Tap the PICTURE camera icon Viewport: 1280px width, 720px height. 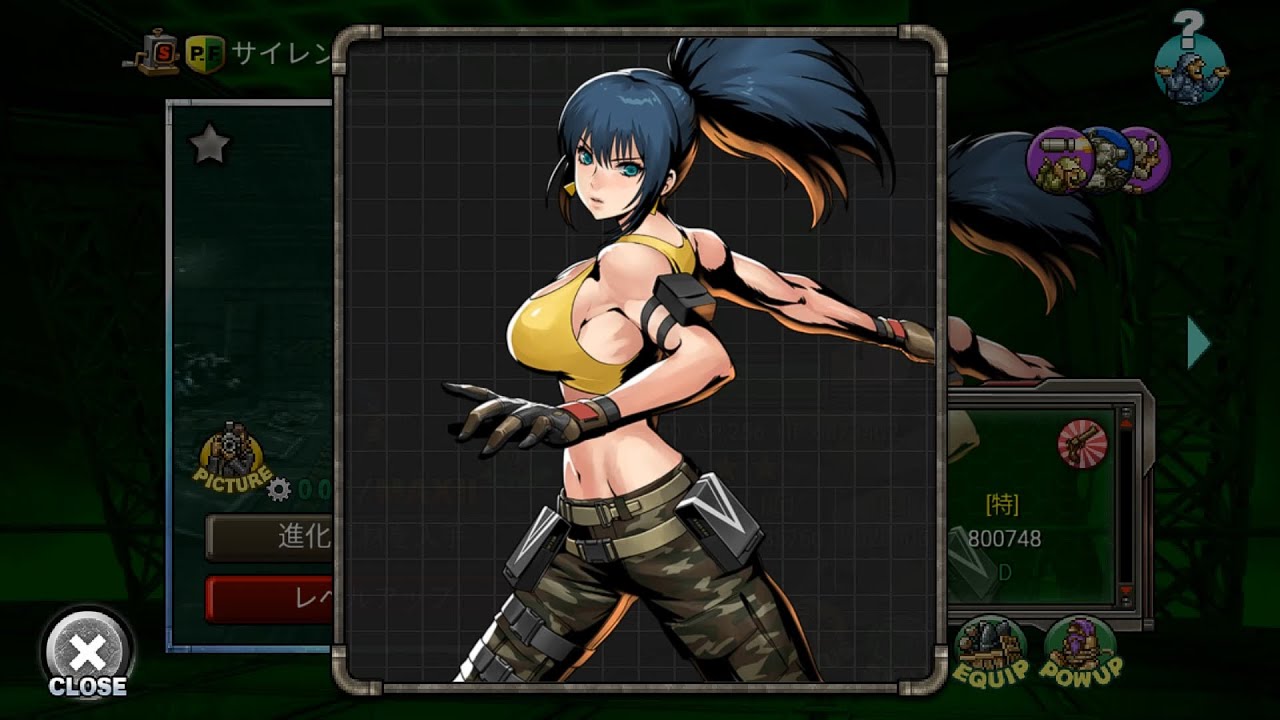[233, 462]
